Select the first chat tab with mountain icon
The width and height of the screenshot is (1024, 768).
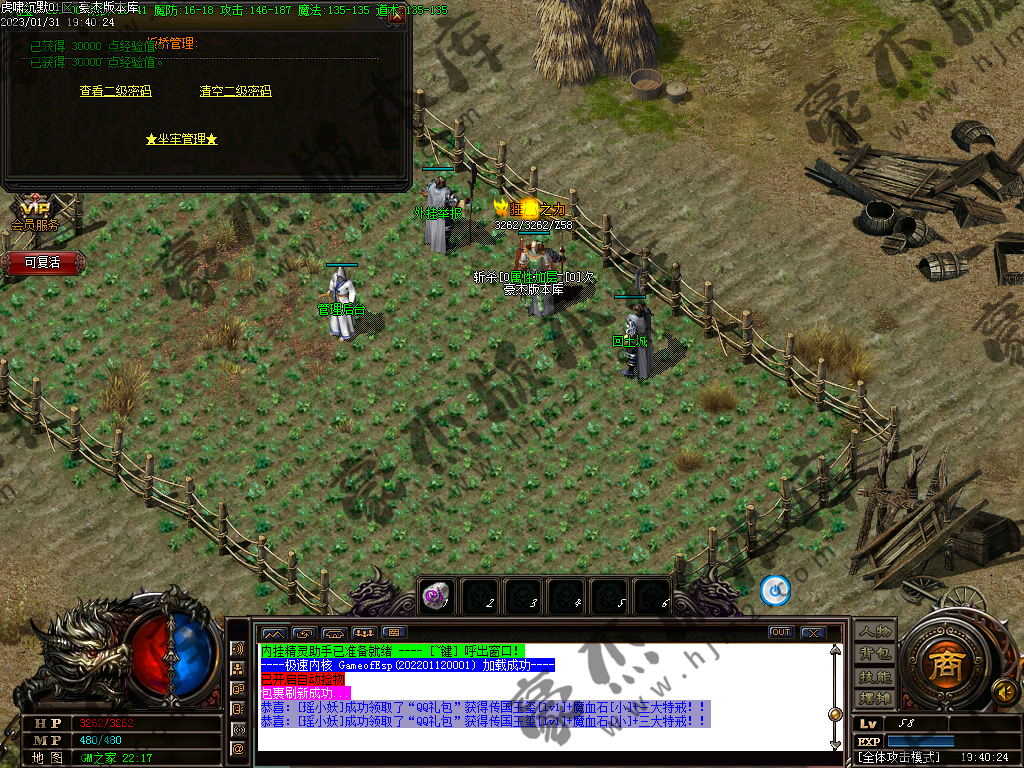pos(273,633)
